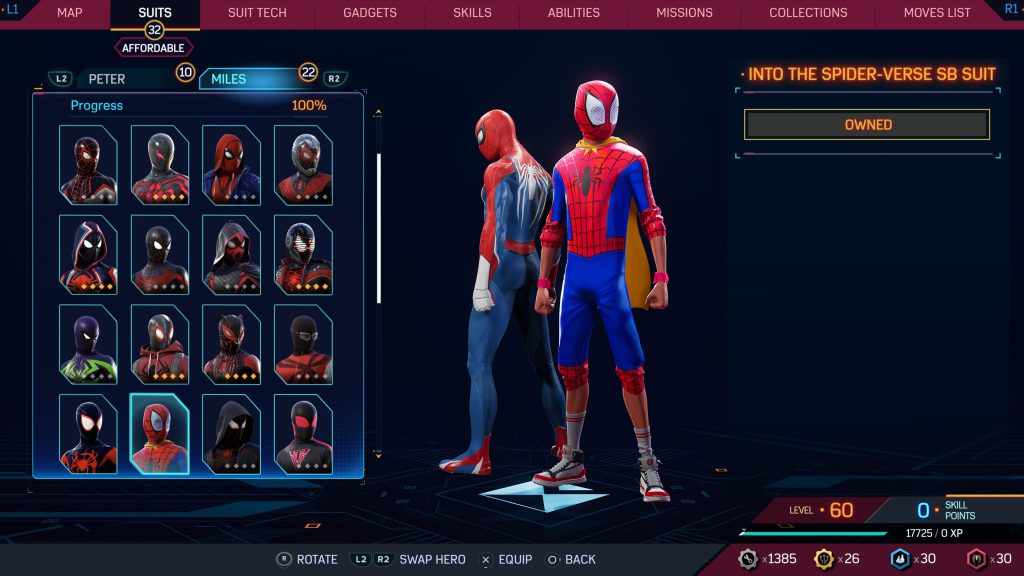
Task: Open the Map tab
Action: [70, 13]
